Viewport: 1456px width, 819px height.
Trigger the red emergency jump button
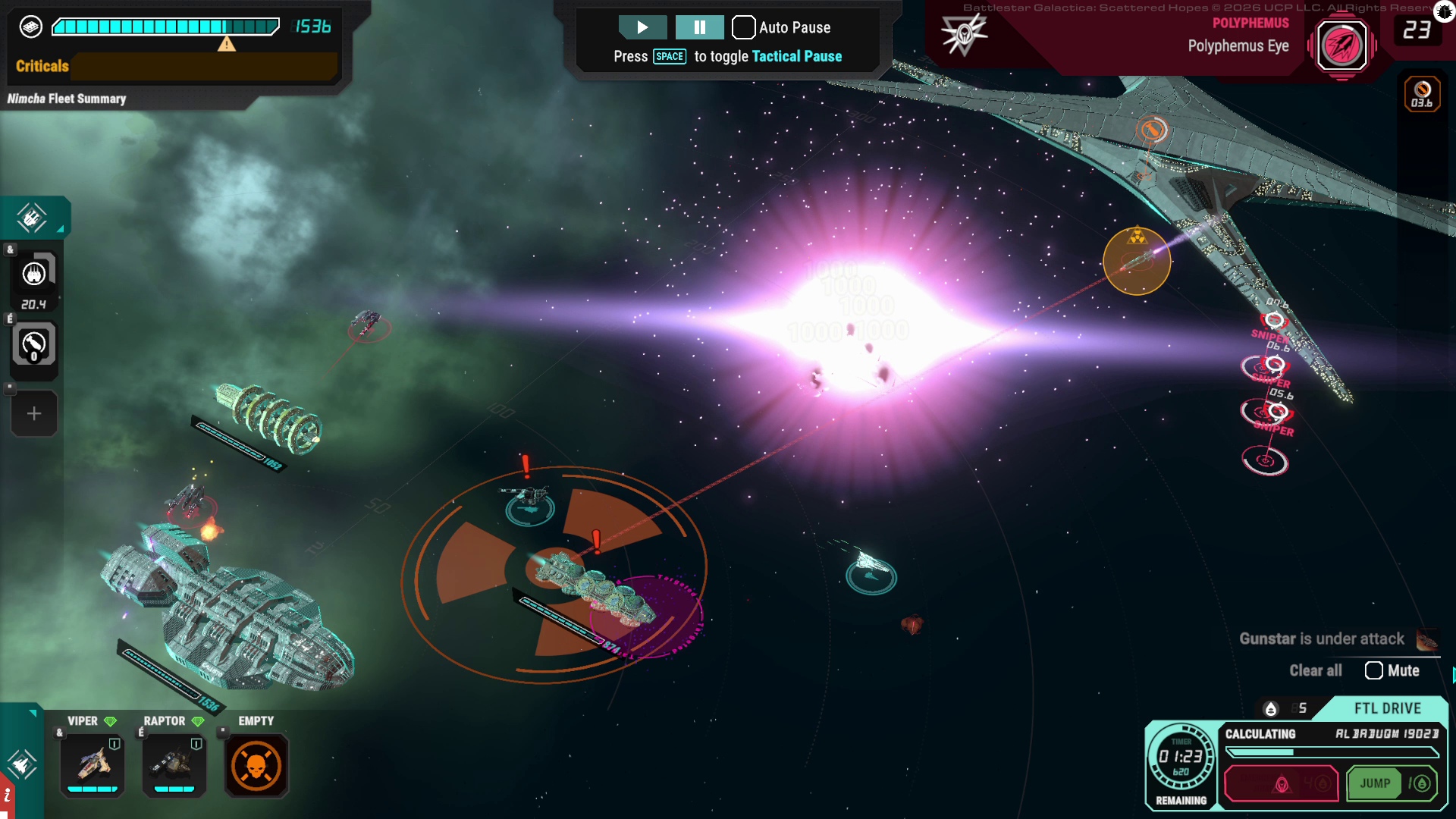pyautogui.click(x=1281, y=783)
